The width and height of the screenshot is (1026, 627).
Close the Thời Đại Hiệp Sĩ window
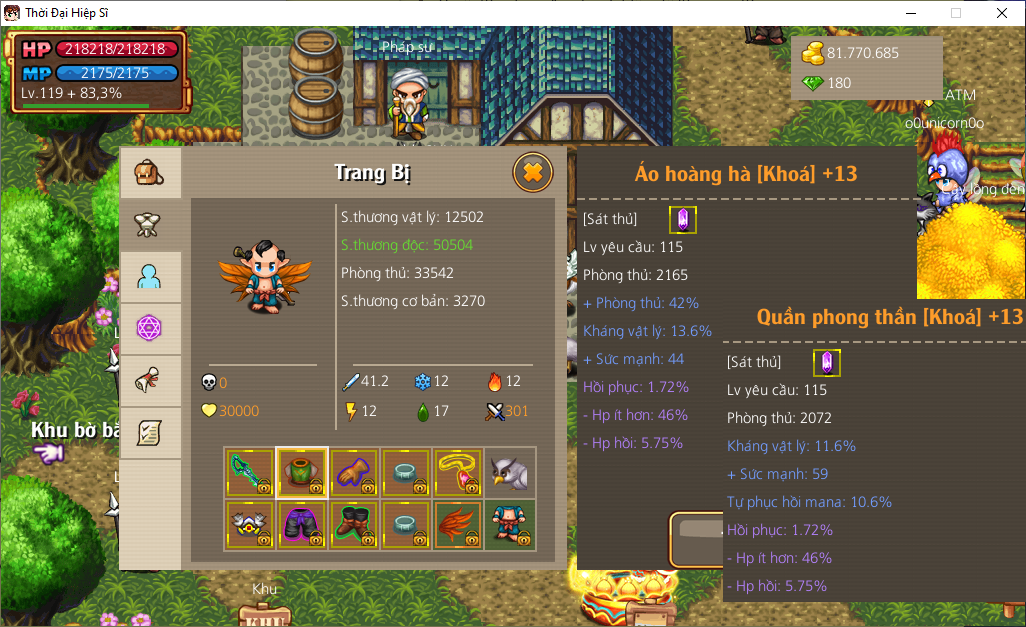pos(1002,13)
